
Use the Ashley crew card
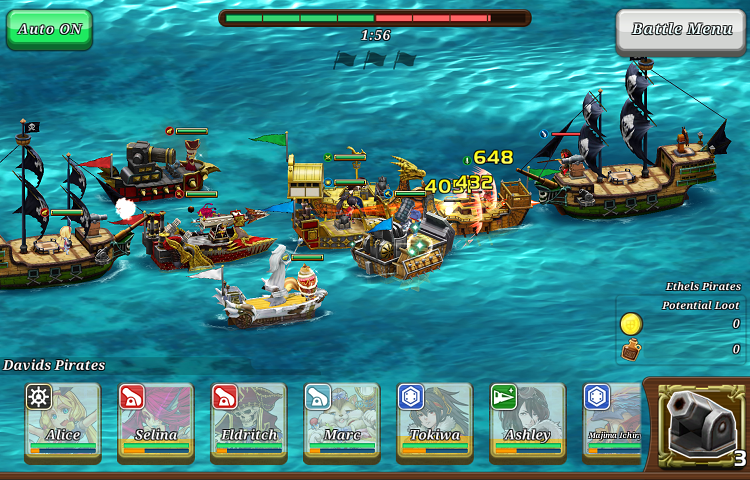(527, 421)
